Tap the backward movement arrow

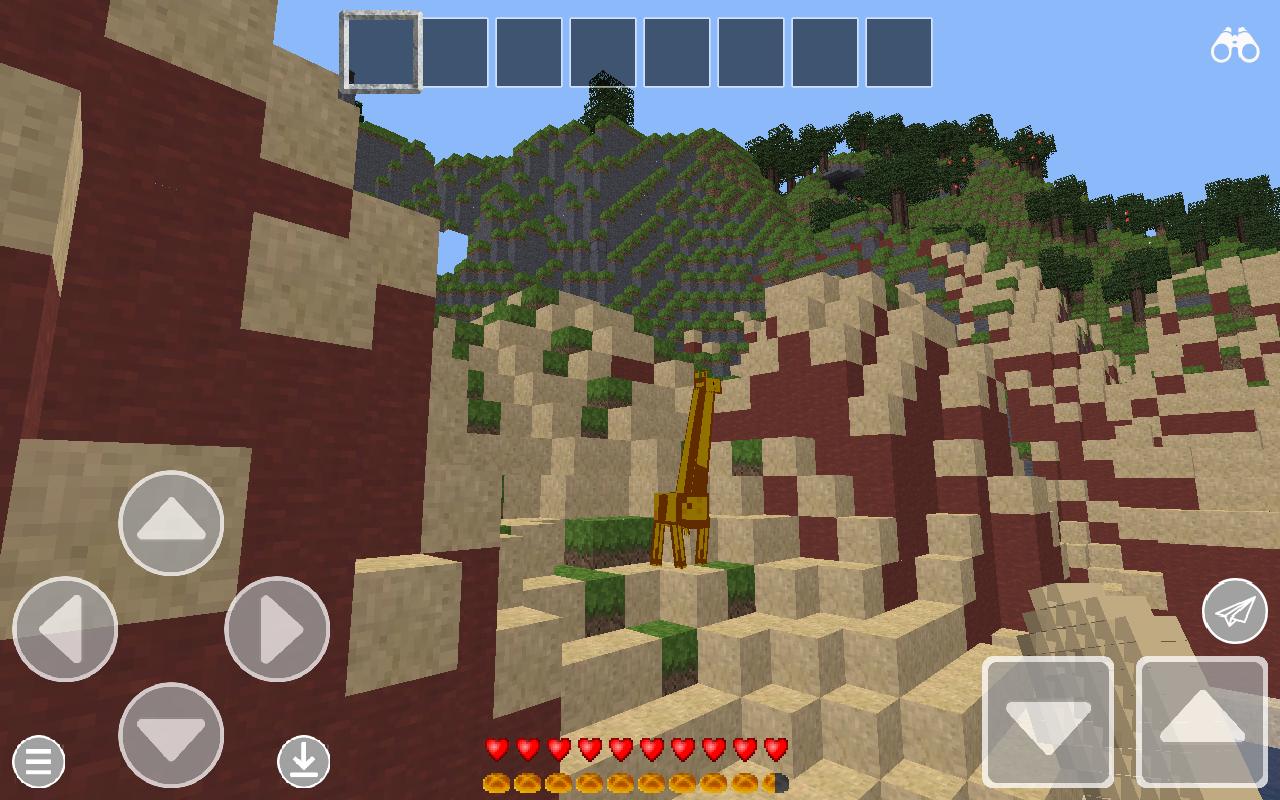tap(170, 735)
